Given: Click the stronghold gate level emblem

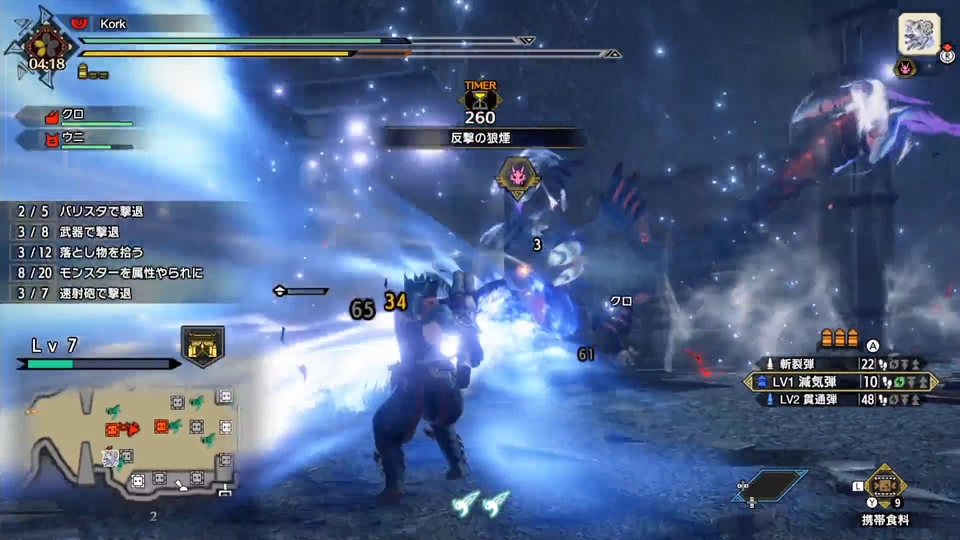Looking at the screenshot, I should click(203, 346).
